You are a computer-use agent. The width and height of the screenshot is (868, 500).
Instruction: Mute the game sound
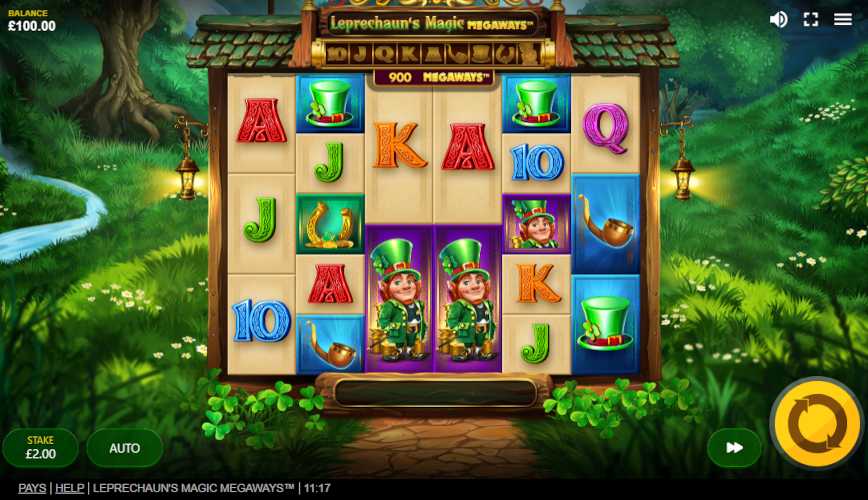[778, 19]
